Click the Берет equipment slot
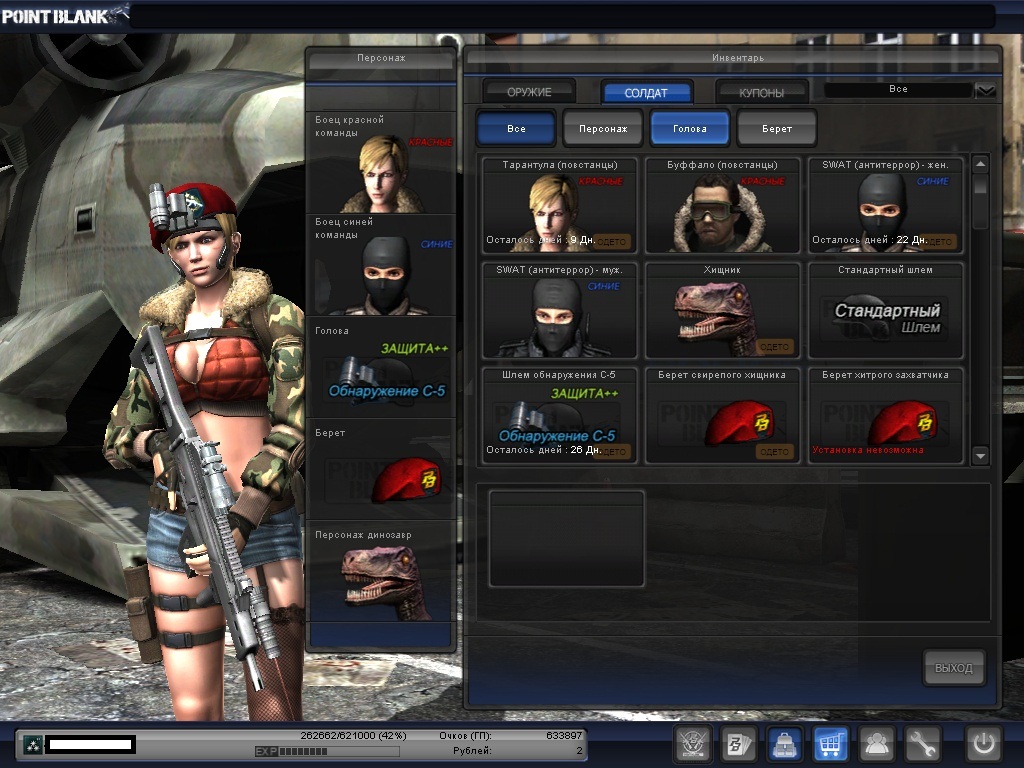This screenshot has width=1024, height=768. tap(381, 470)
